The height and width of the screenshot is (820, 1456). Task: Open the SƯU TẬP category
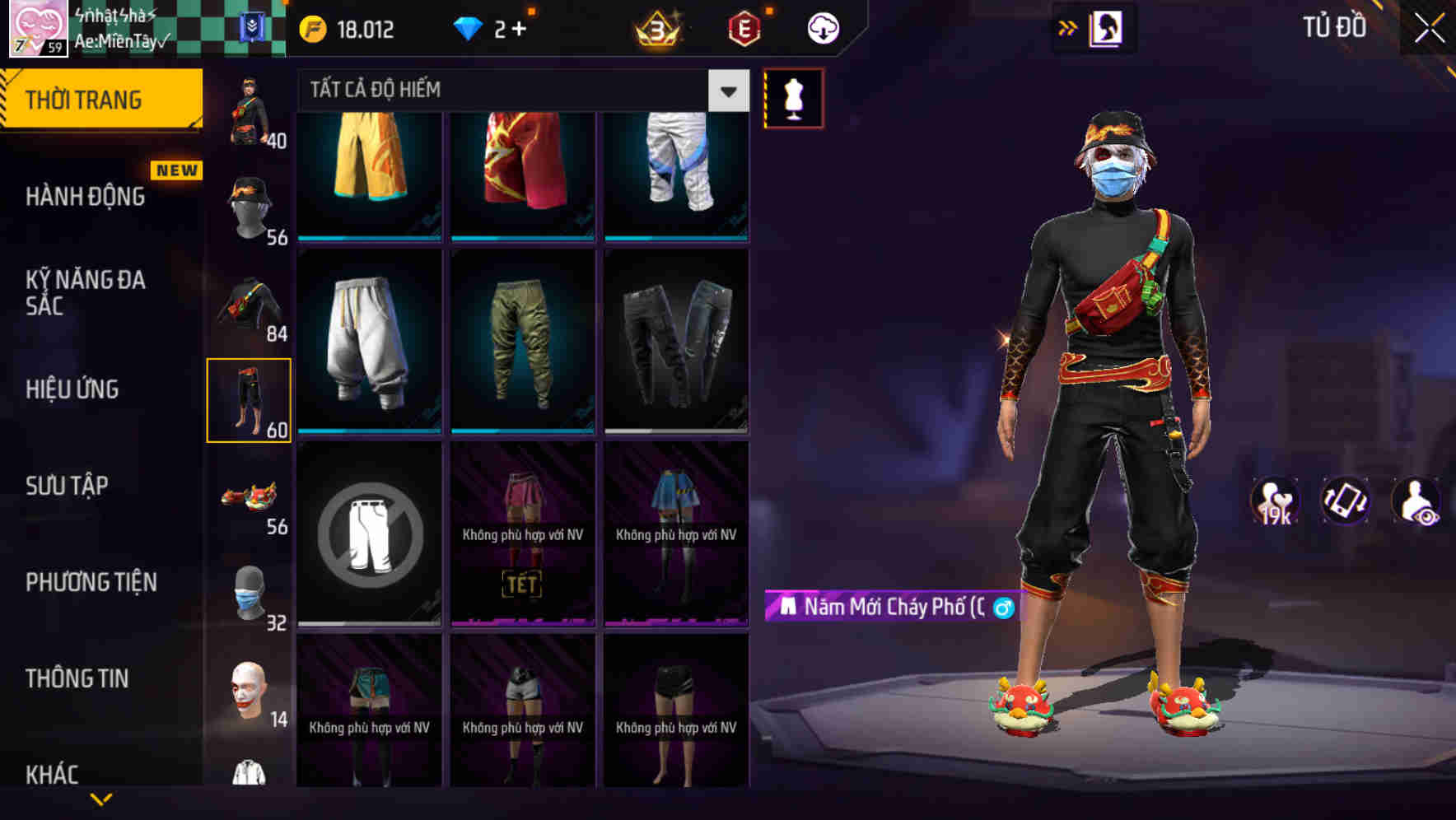point(66,486)
